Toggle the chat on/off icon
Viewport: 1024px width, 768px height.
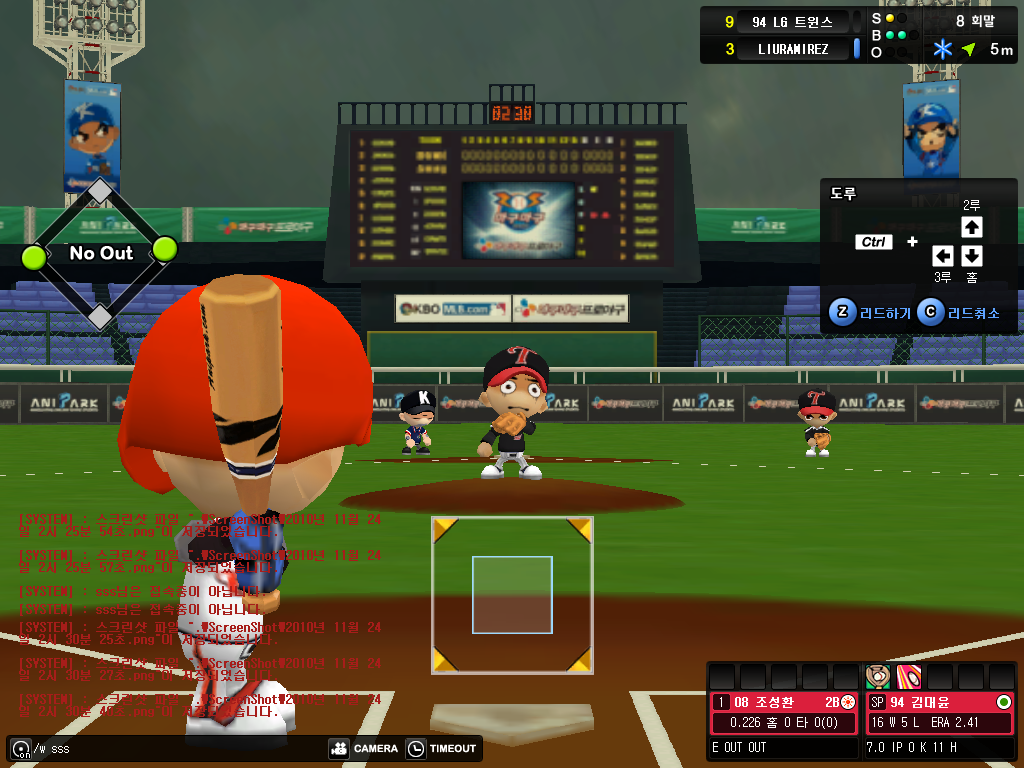pyautogui.click(x=20, y=748)
